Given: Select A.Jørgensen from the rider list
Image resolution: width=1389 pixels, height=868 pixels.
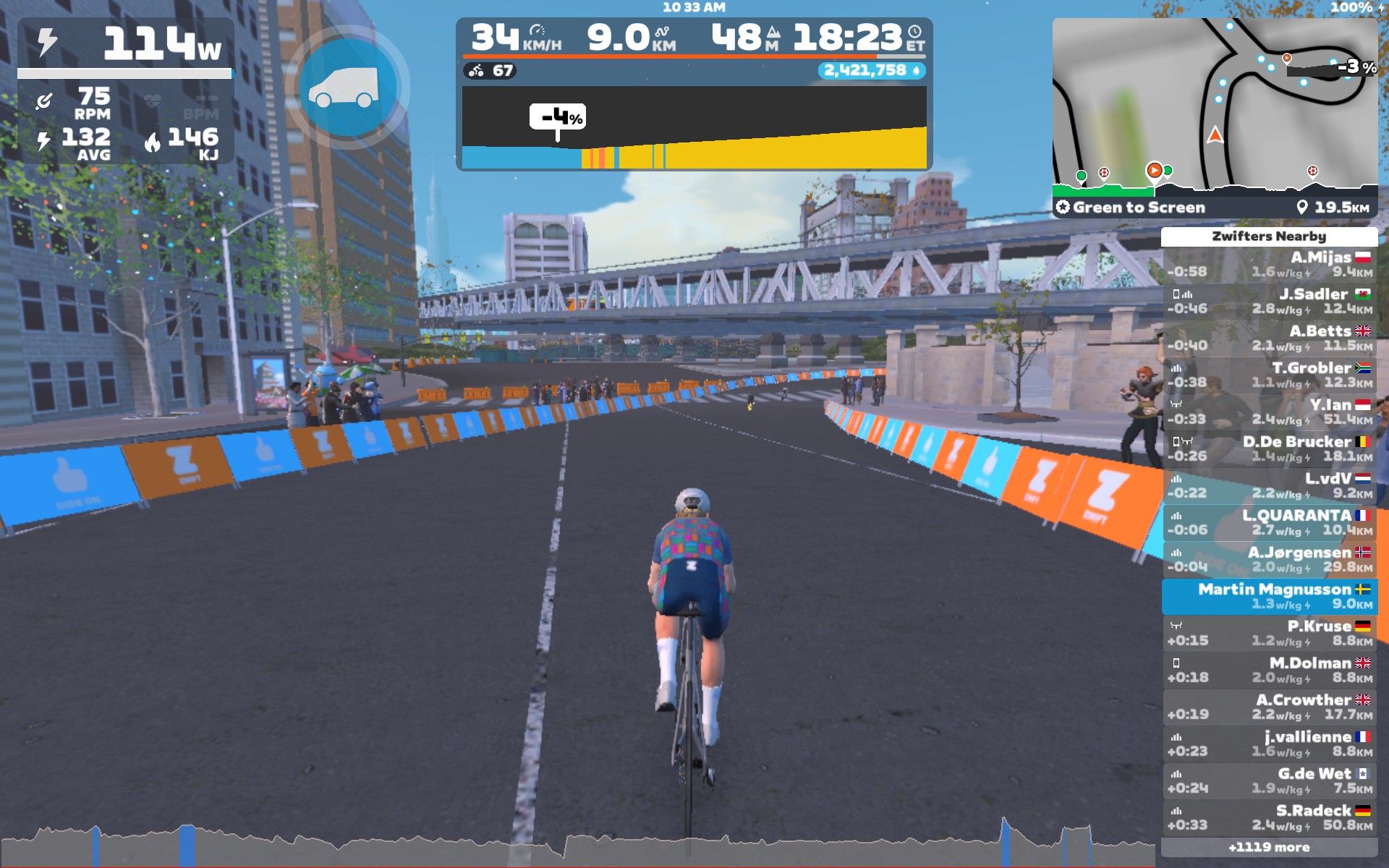Looking at the screenshot, I should tap(1269, 560).
